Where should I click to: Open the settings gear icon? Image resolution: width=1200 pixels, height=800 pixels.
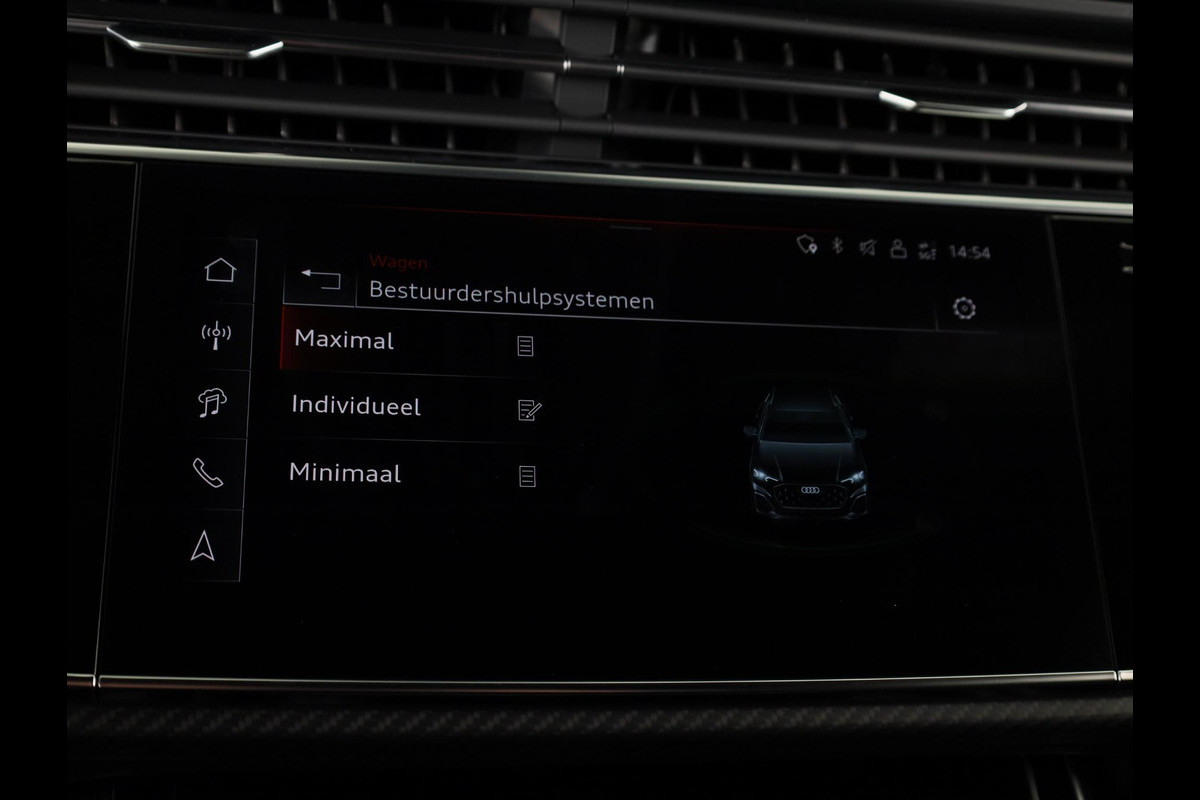(x=965, y=308)
